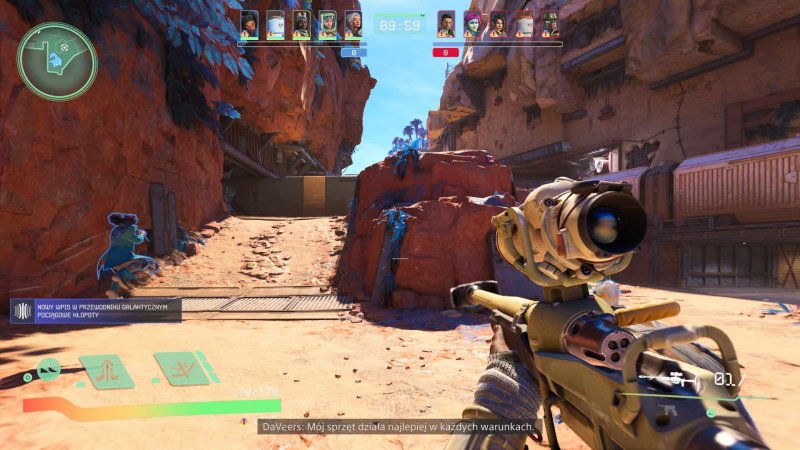Activate the upward arrow ability card
Image resolution: width=800 pixels, height=450 pixels.
[x=106, y=371]
